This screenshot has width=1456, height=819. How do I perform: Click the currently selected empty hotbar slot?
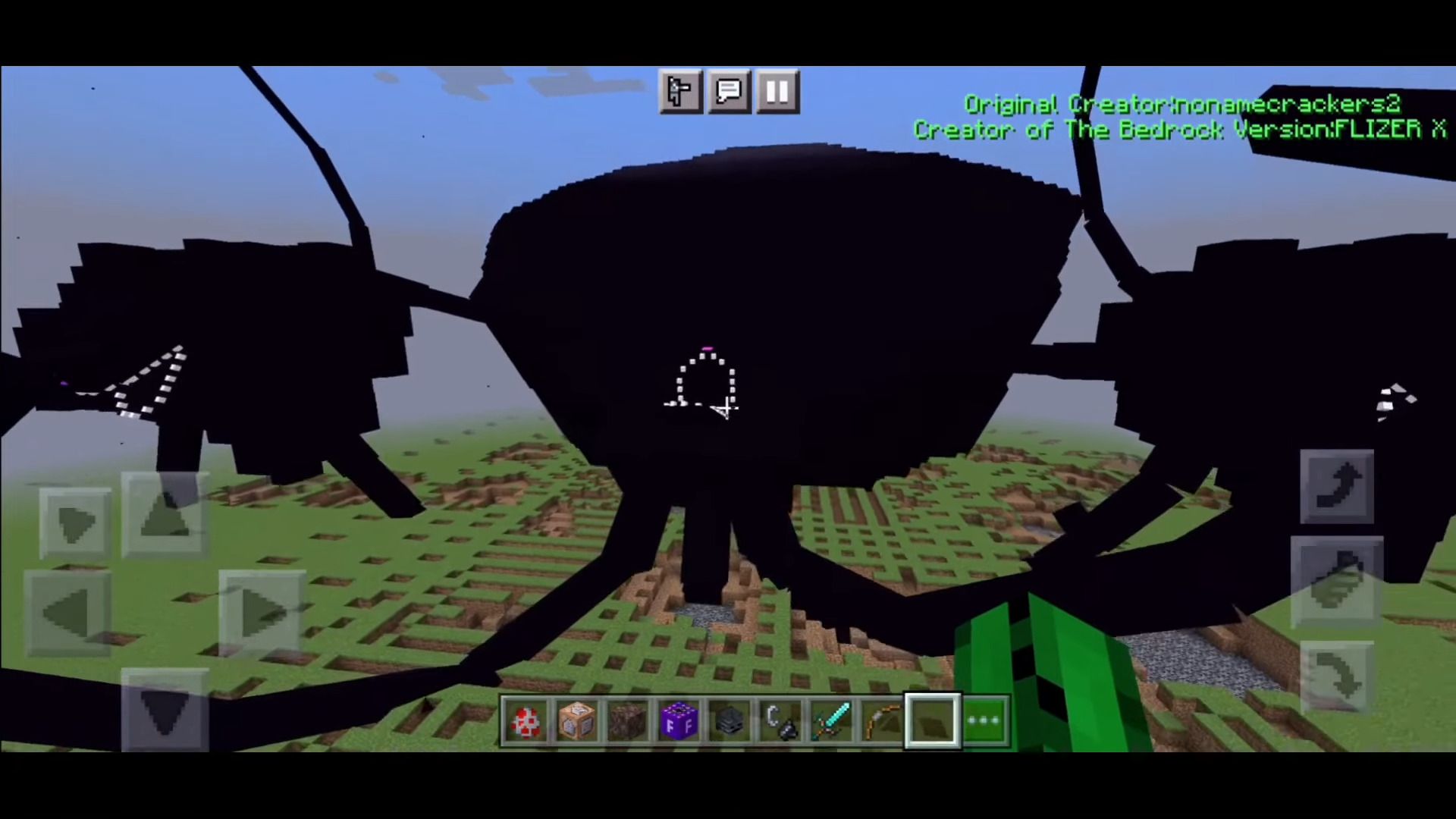[933, 720]
